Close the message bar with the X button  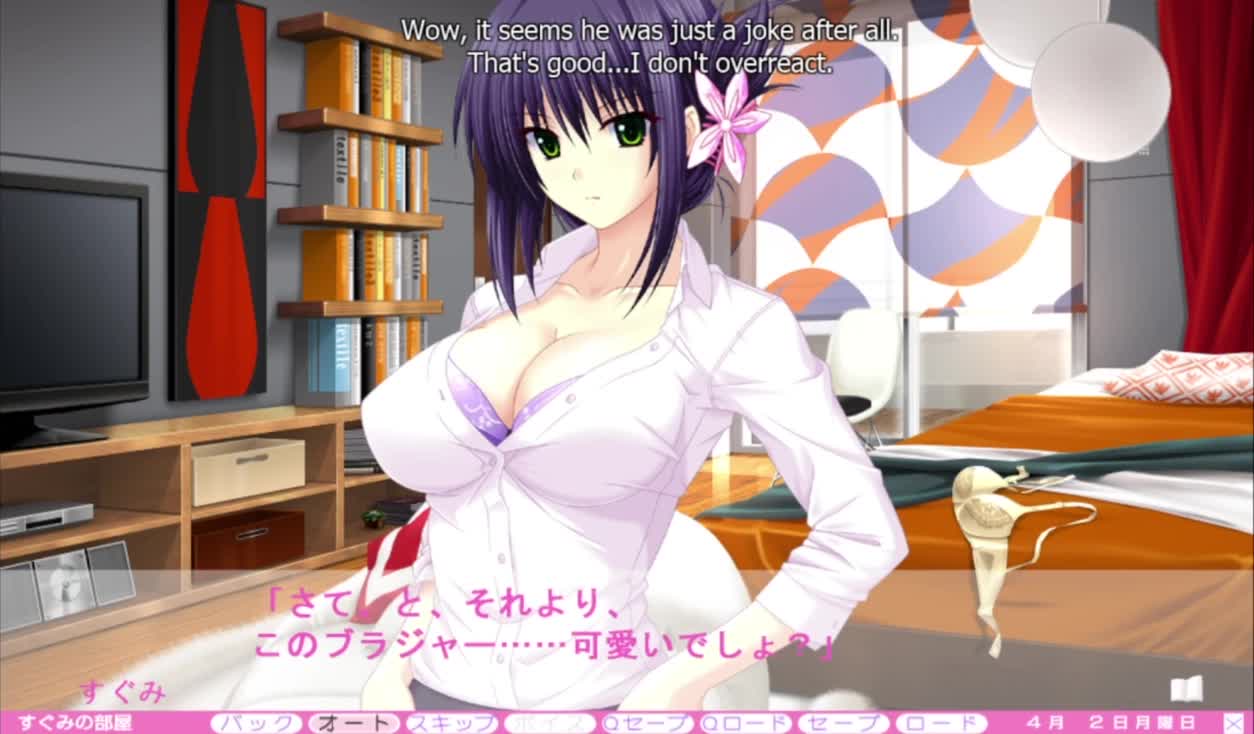[1234, 722]
